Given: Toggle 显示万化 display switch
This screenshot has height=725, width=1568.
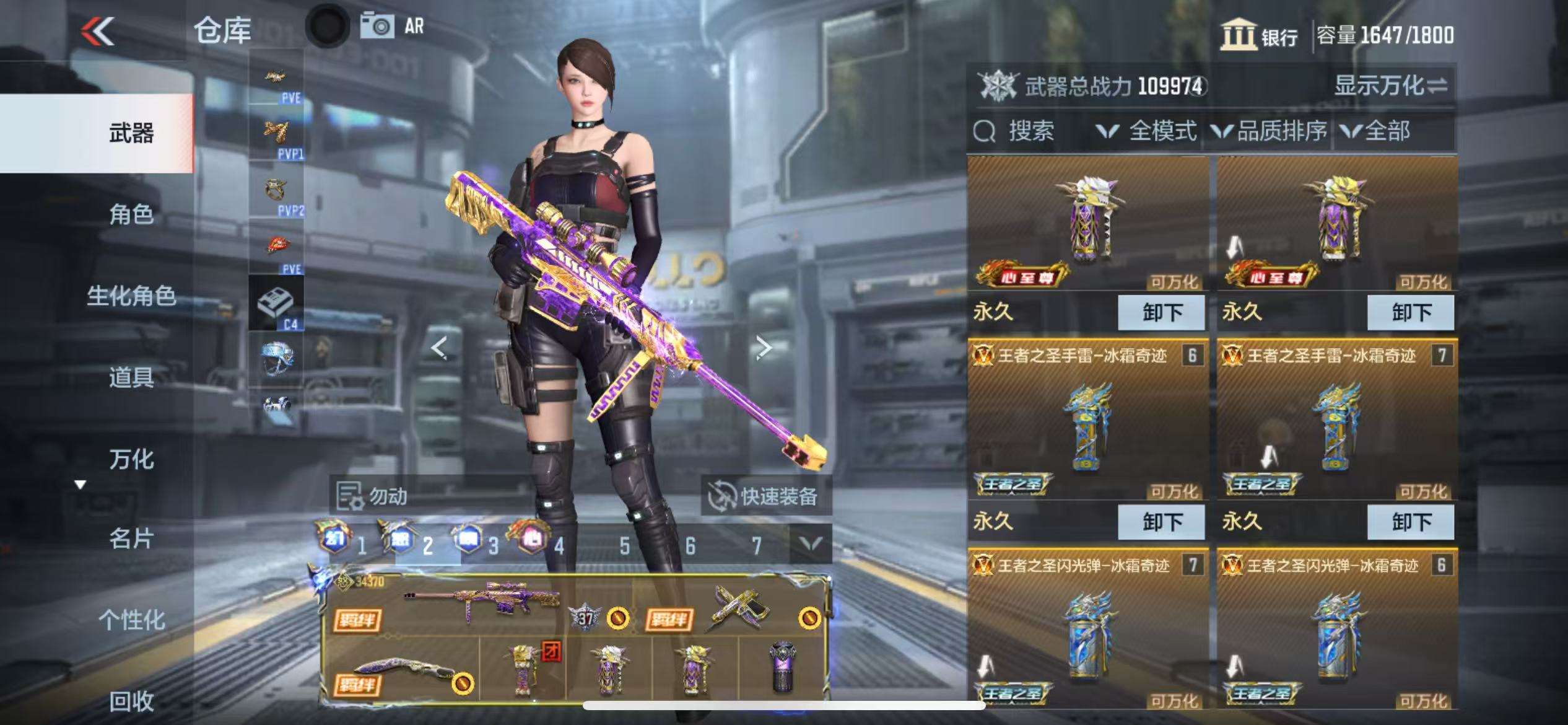Looking at the screenshot, I should 1390,86.
